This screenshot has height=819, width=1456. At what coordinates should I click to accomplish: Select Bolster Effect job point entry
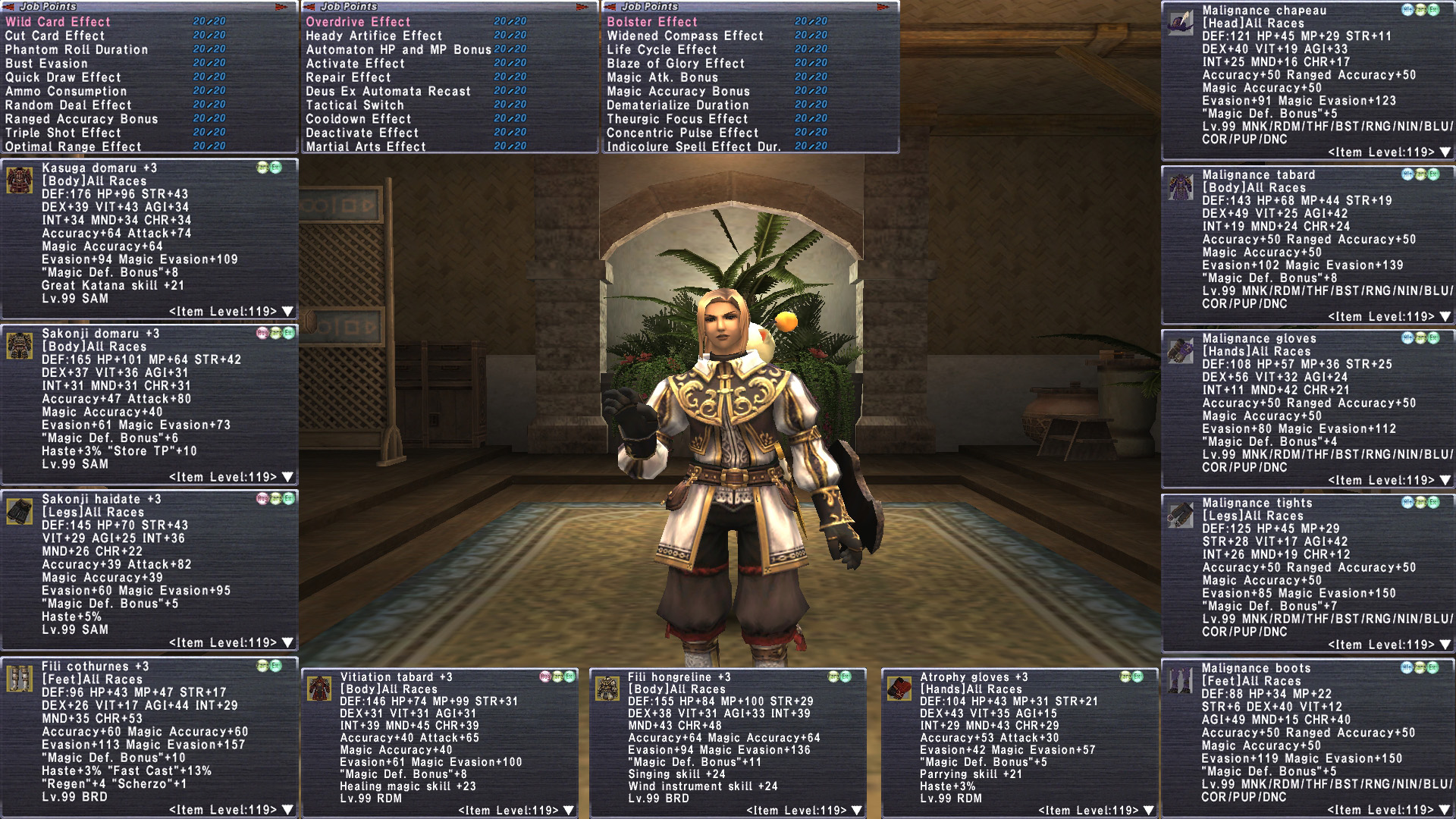652,22
